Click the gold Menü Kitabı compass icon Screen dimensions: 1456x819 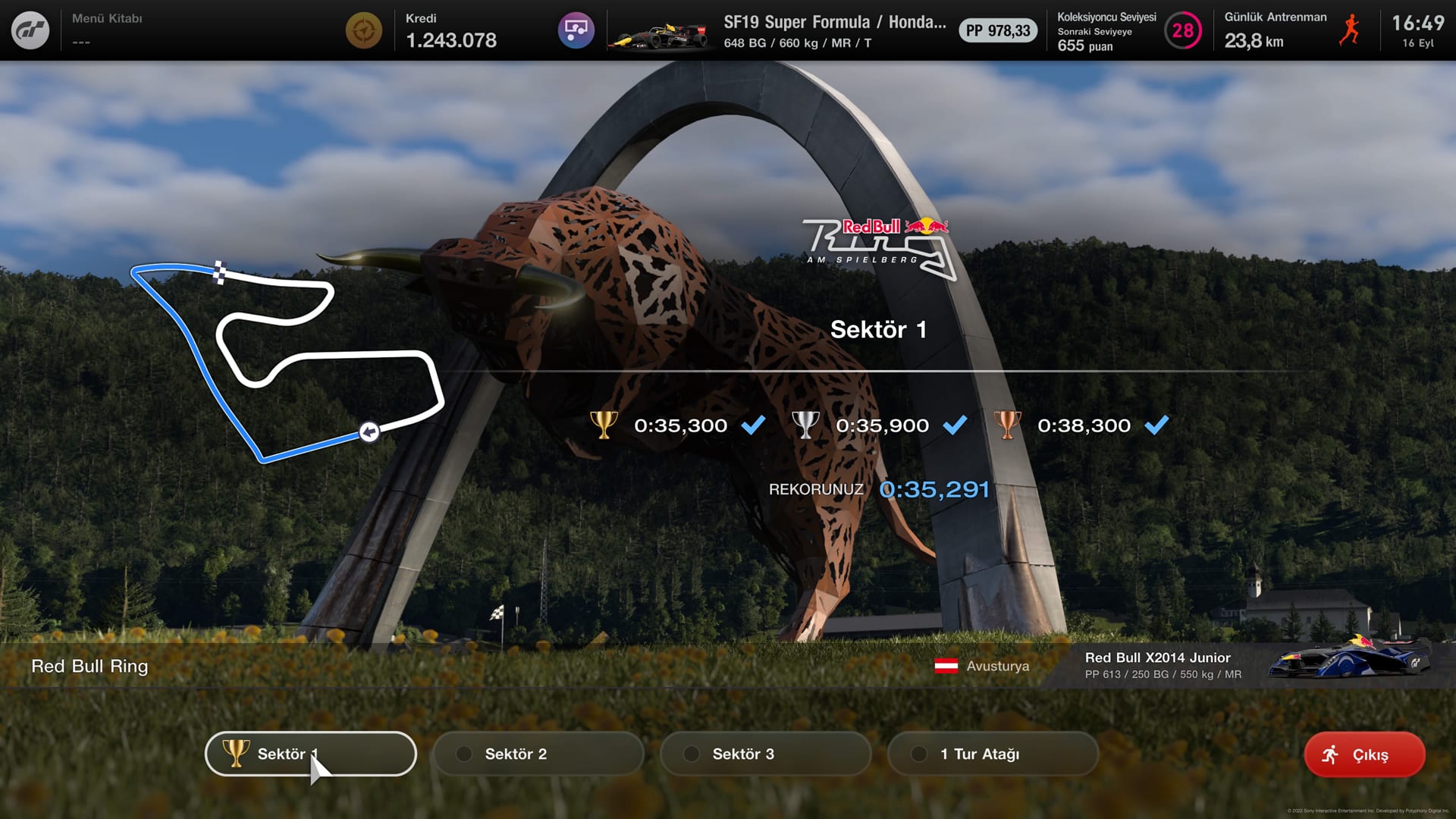pos(364,30)
